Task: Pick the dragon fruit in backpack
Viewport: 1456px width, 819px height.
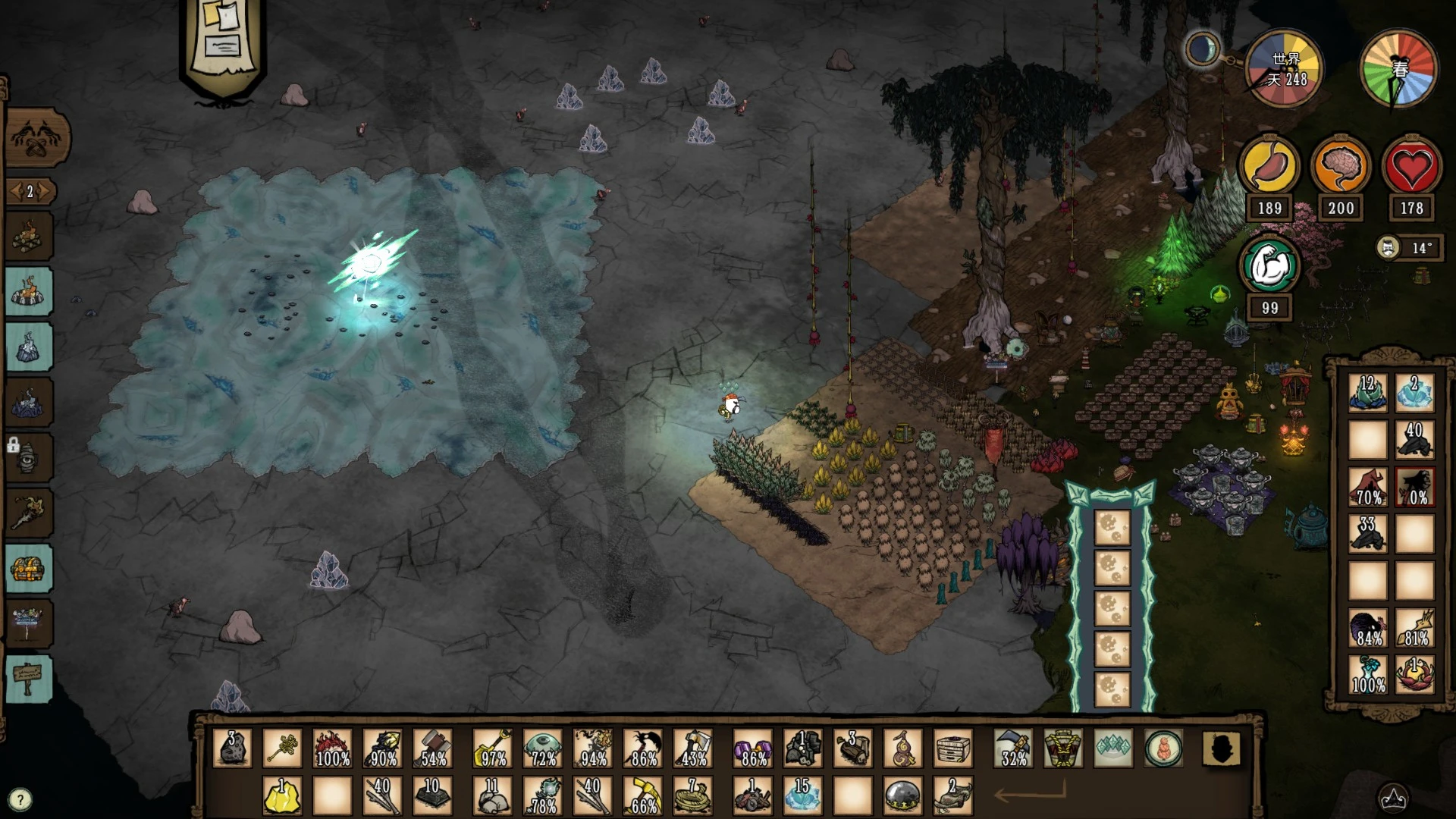Action: 1414,673
